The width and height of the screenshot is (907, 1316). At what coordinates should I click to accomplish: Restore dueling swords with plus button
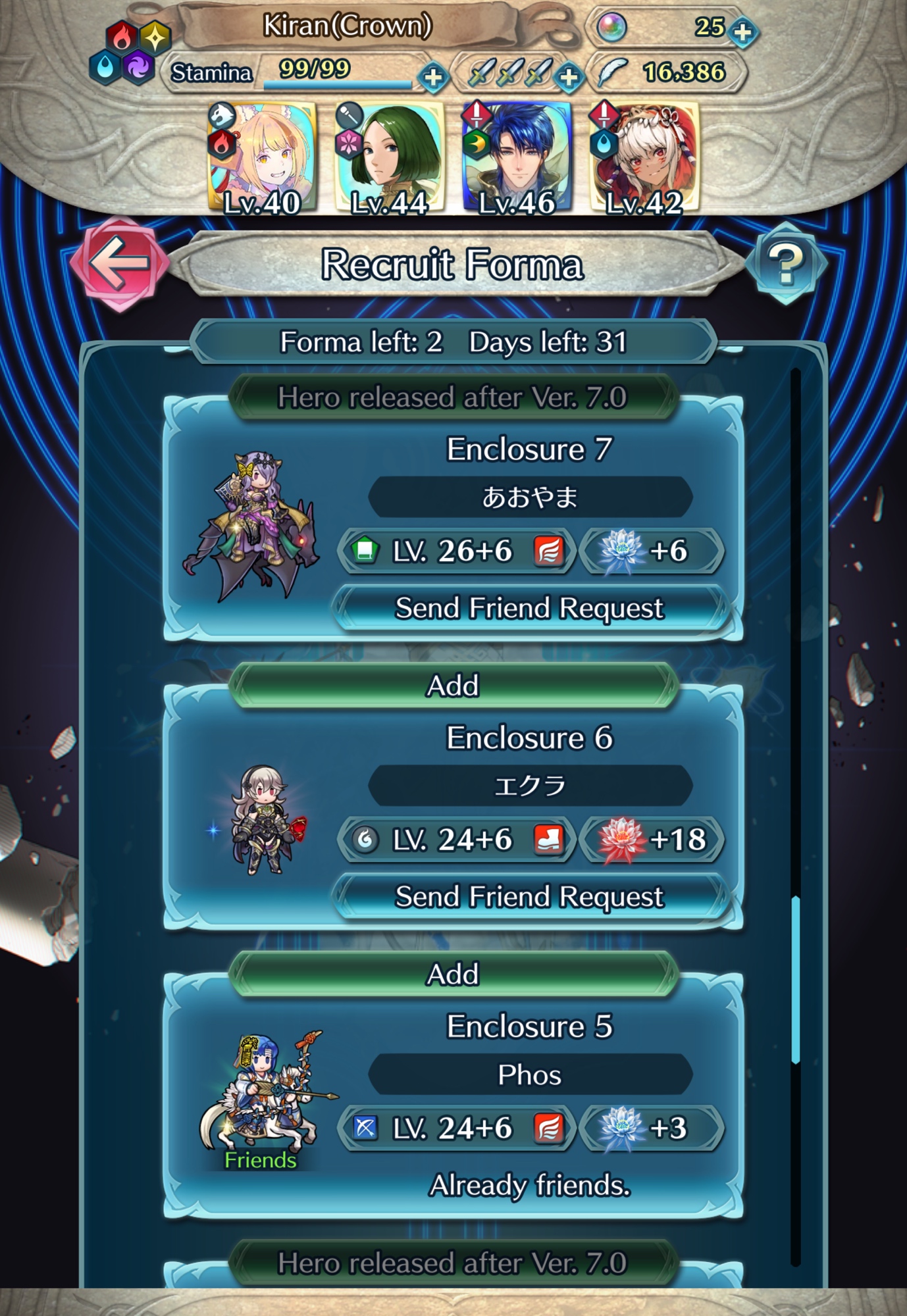pyautogui.click(x=569, y=78)
